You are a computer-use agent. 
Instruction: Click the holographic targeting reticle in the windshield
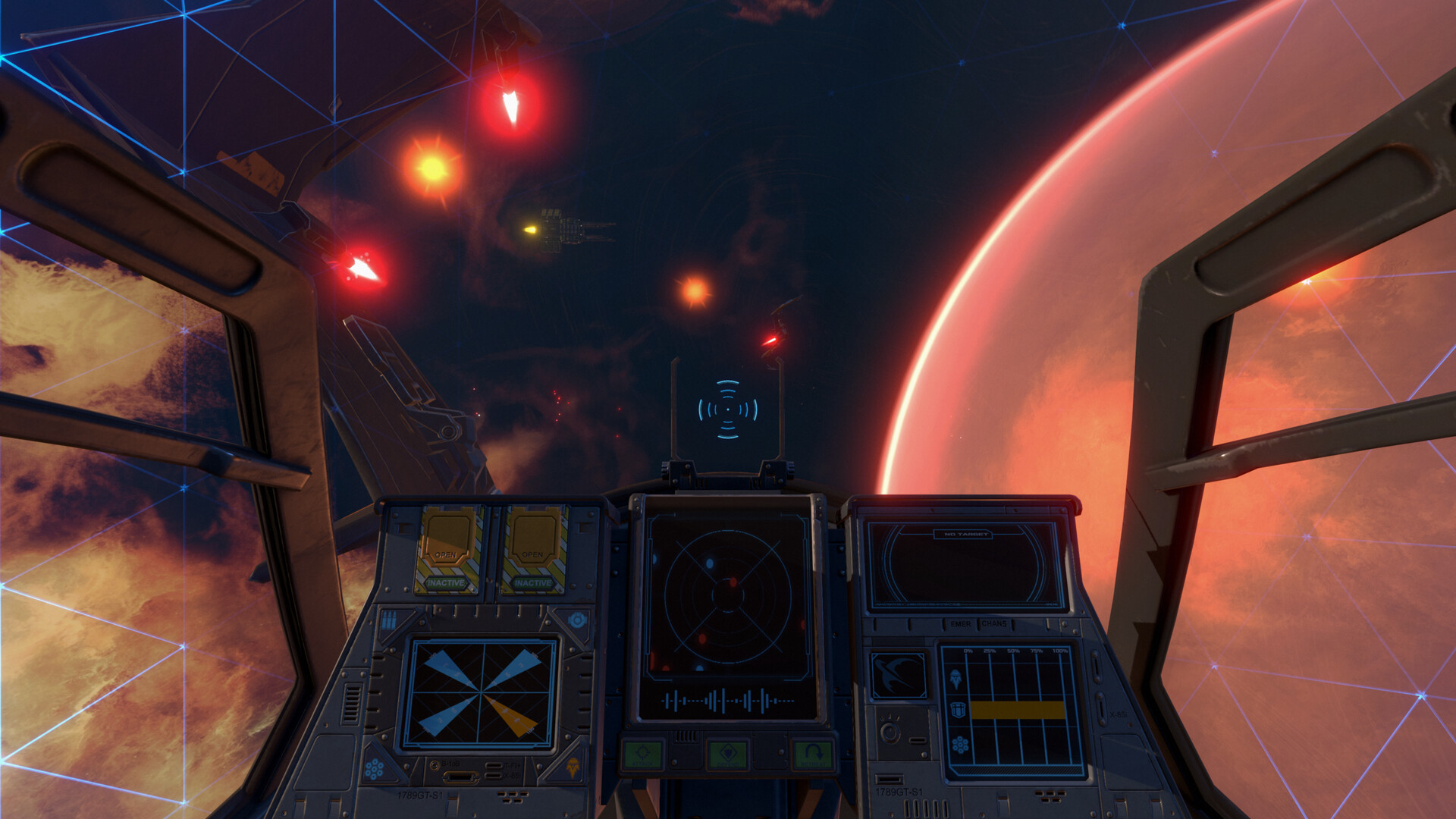coord(726,409)
